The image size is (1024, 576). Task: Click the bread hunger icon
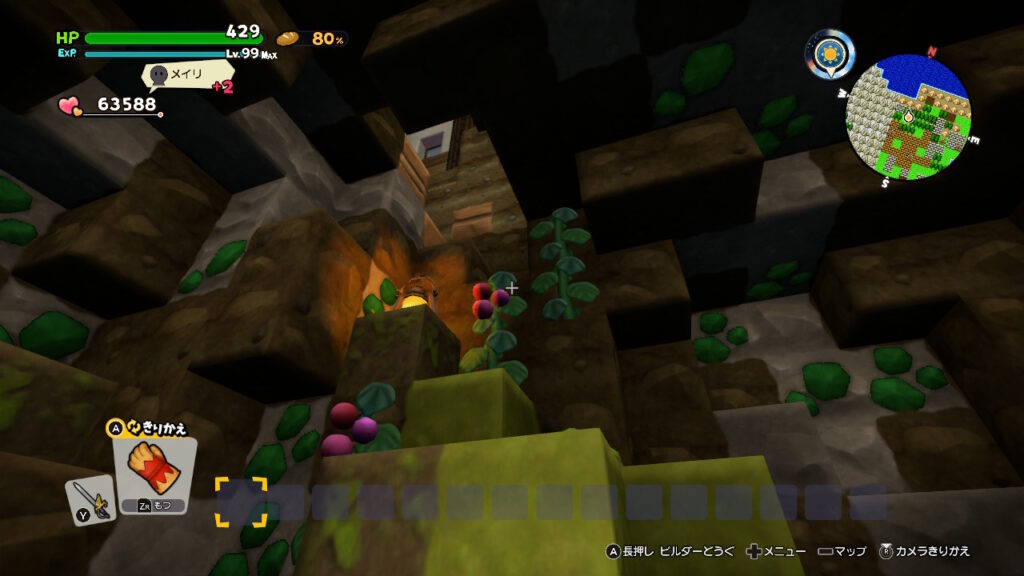[288, 39]
